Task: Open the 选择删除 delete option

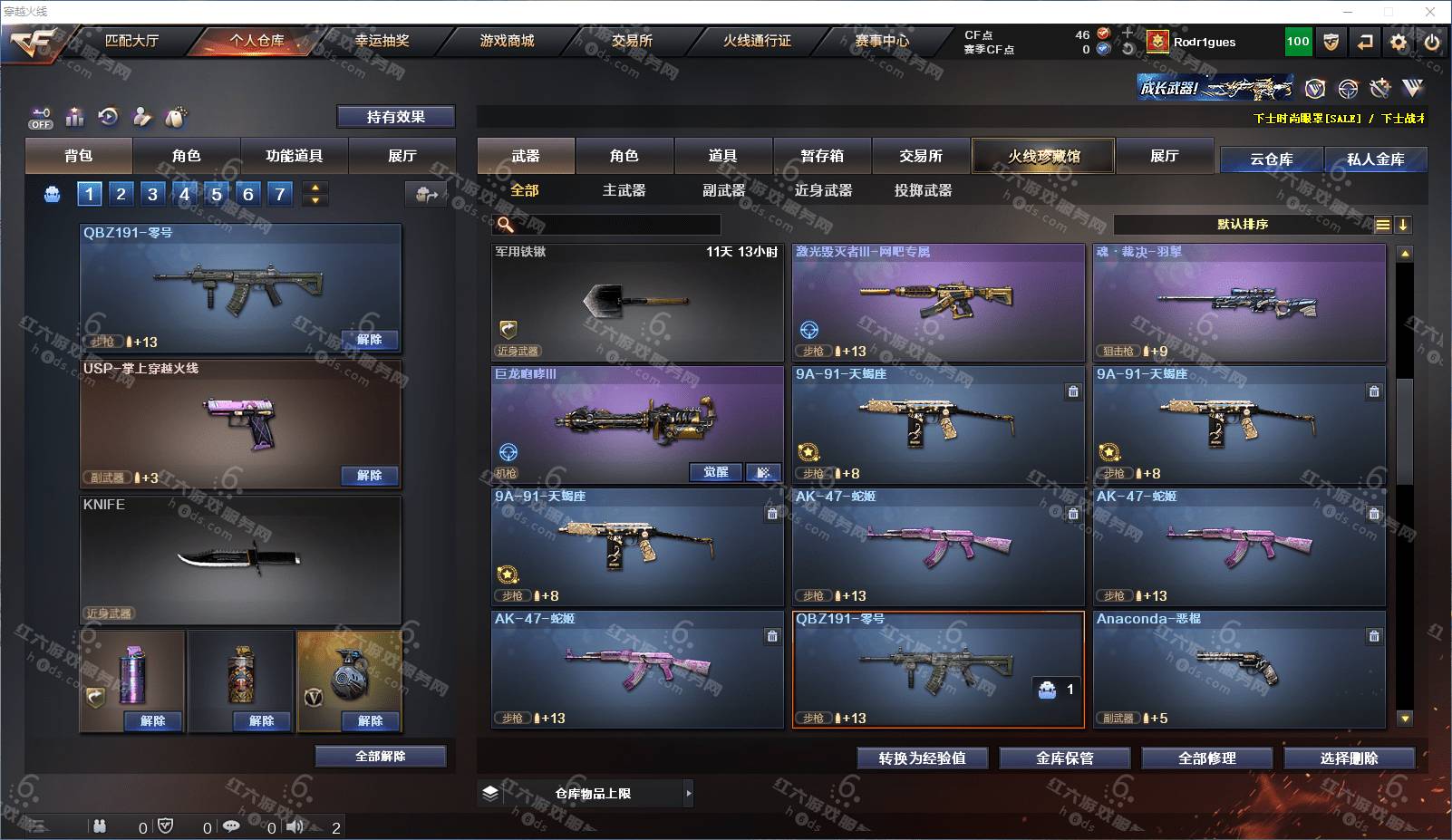Action: click(x=1349, y=758)
